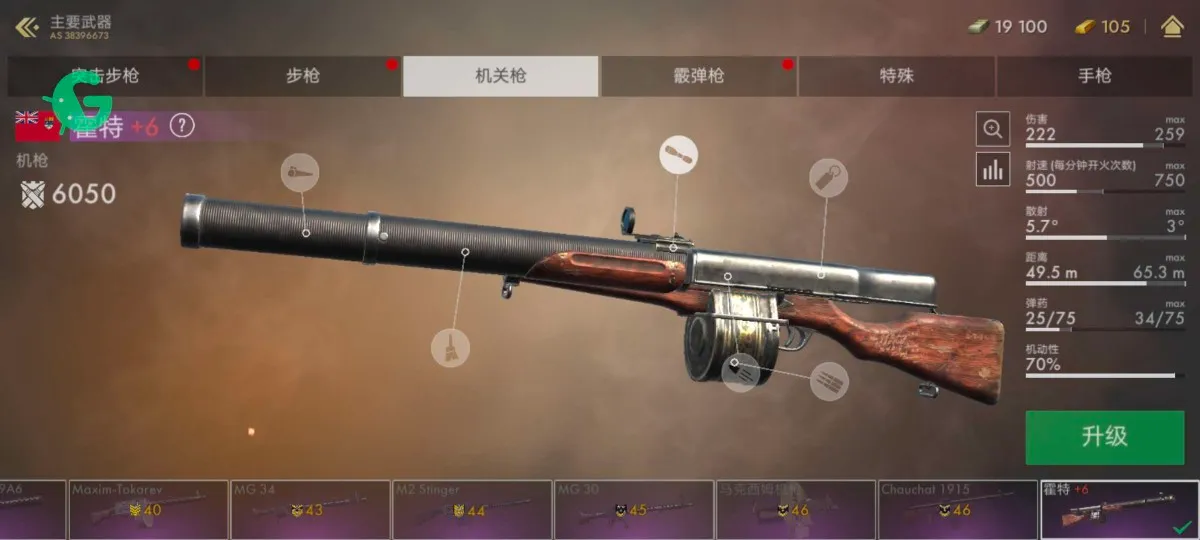Pick the Chauchat 1915 weapon thumbnail
The width and height of the screenshot is (1200, 540).
pyautogui.click(x=957, y=509)
